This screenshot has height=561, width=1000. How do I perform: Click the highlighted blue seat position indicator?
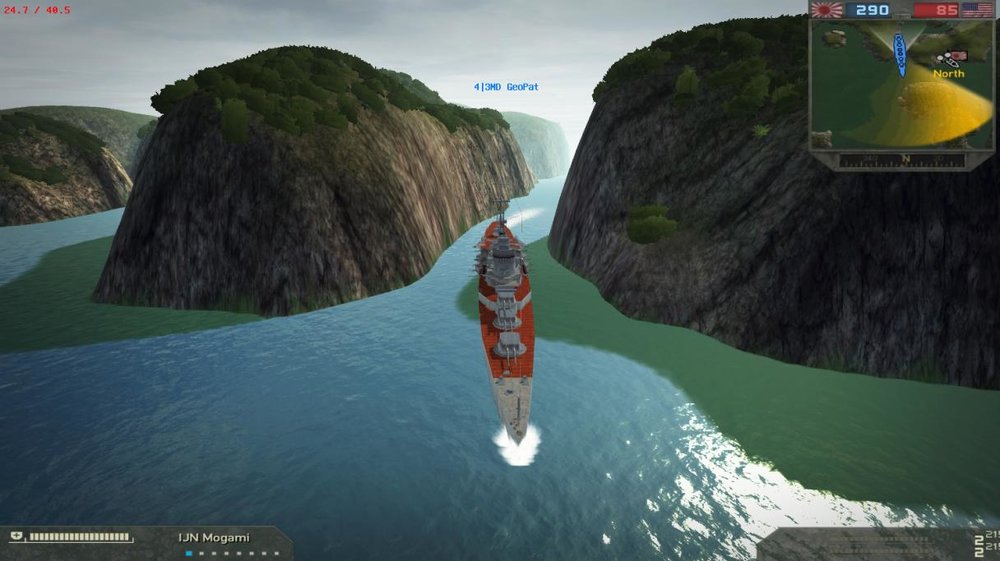(189, 553)
